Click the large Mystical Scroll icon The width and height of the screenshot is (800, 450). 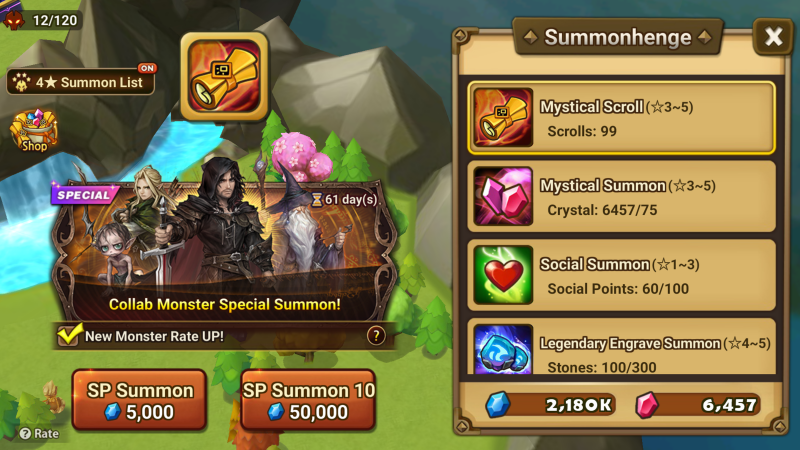pos(224,77)
